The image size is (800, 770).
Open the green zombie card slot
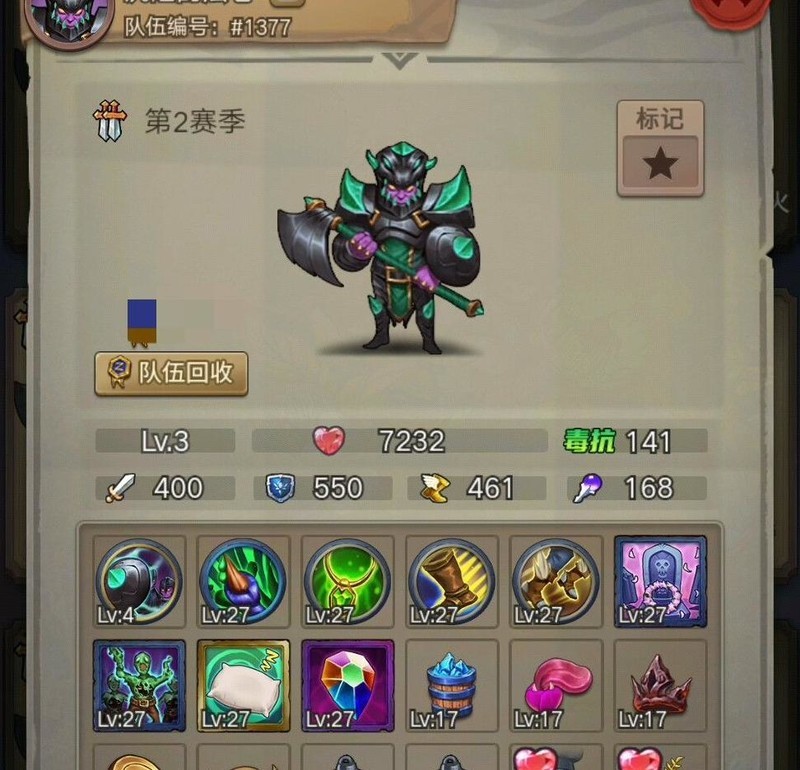[140, 686]
